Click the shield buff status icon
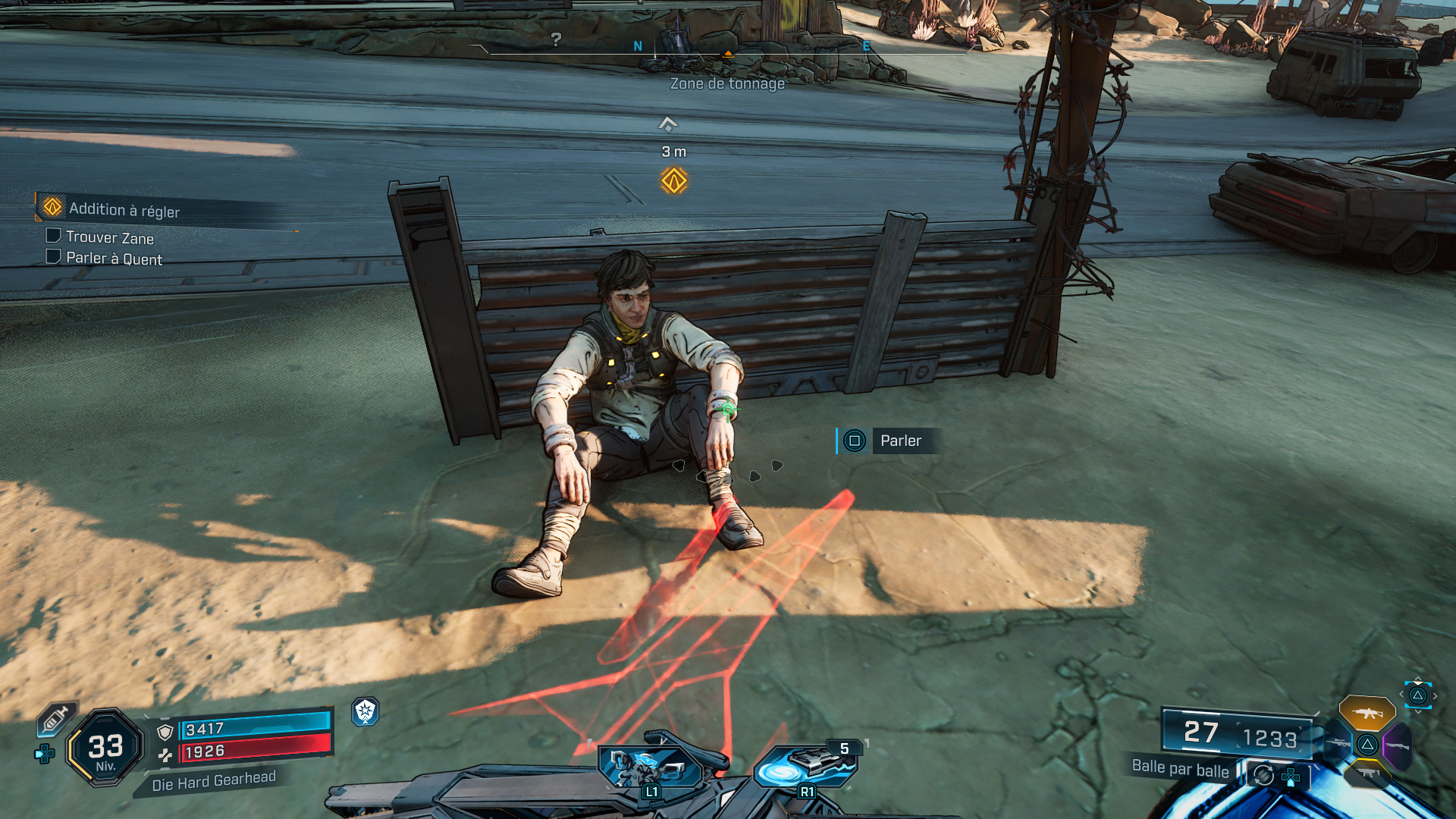The width and height of the screenshot is (1456, 819). [x=366, y=711]
